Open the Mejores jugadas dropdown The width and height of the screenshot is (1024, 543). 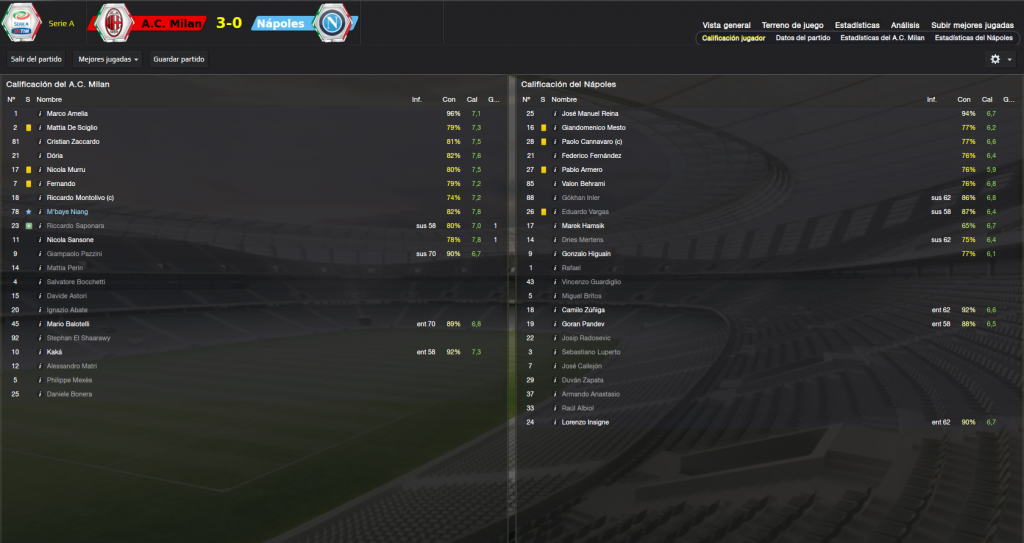(x=108, y=60)
